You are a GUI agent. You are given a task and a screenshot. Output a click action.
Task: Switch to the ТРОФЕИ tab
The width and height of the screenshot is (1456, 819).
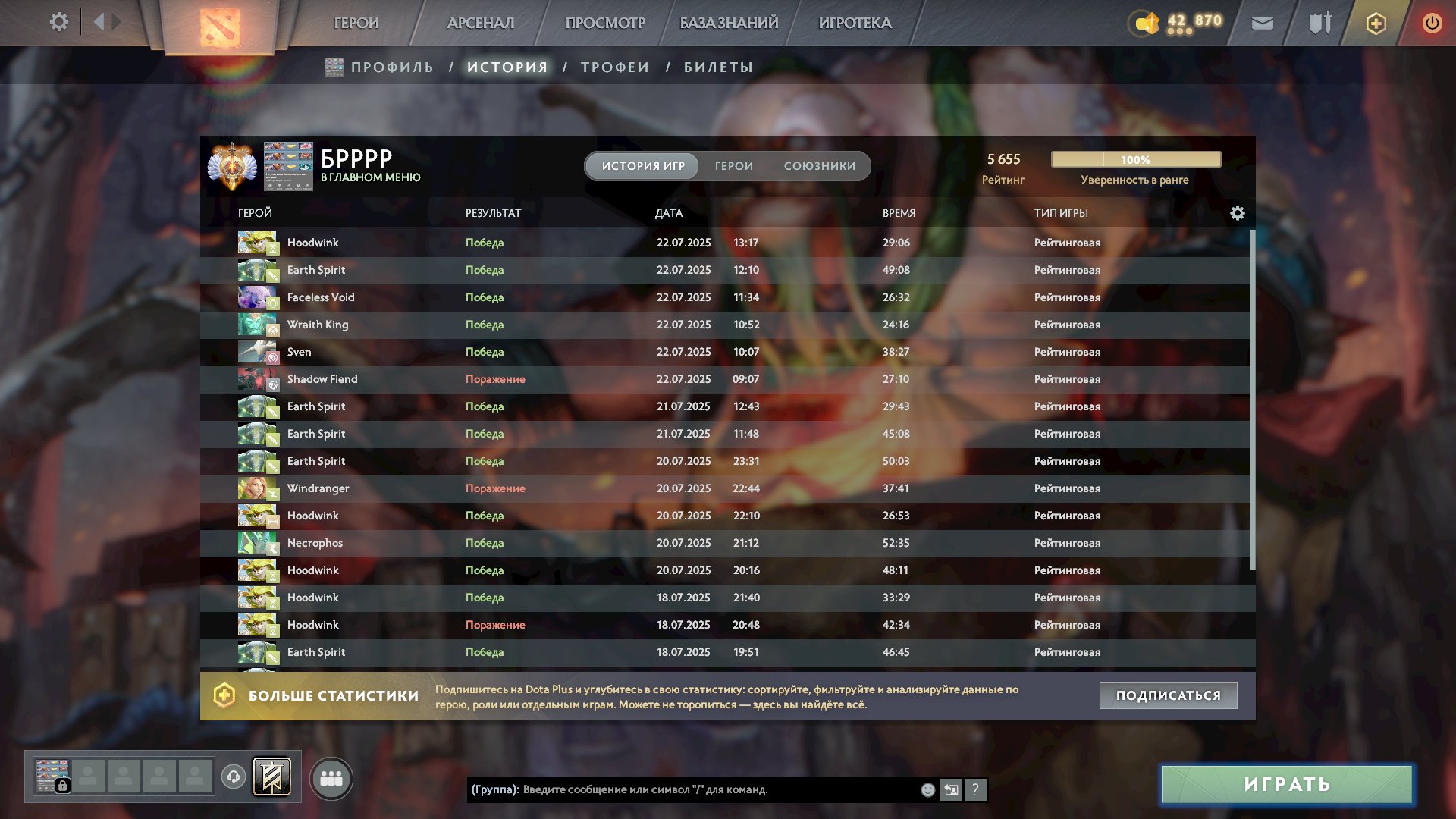click(x=614, y=67)
